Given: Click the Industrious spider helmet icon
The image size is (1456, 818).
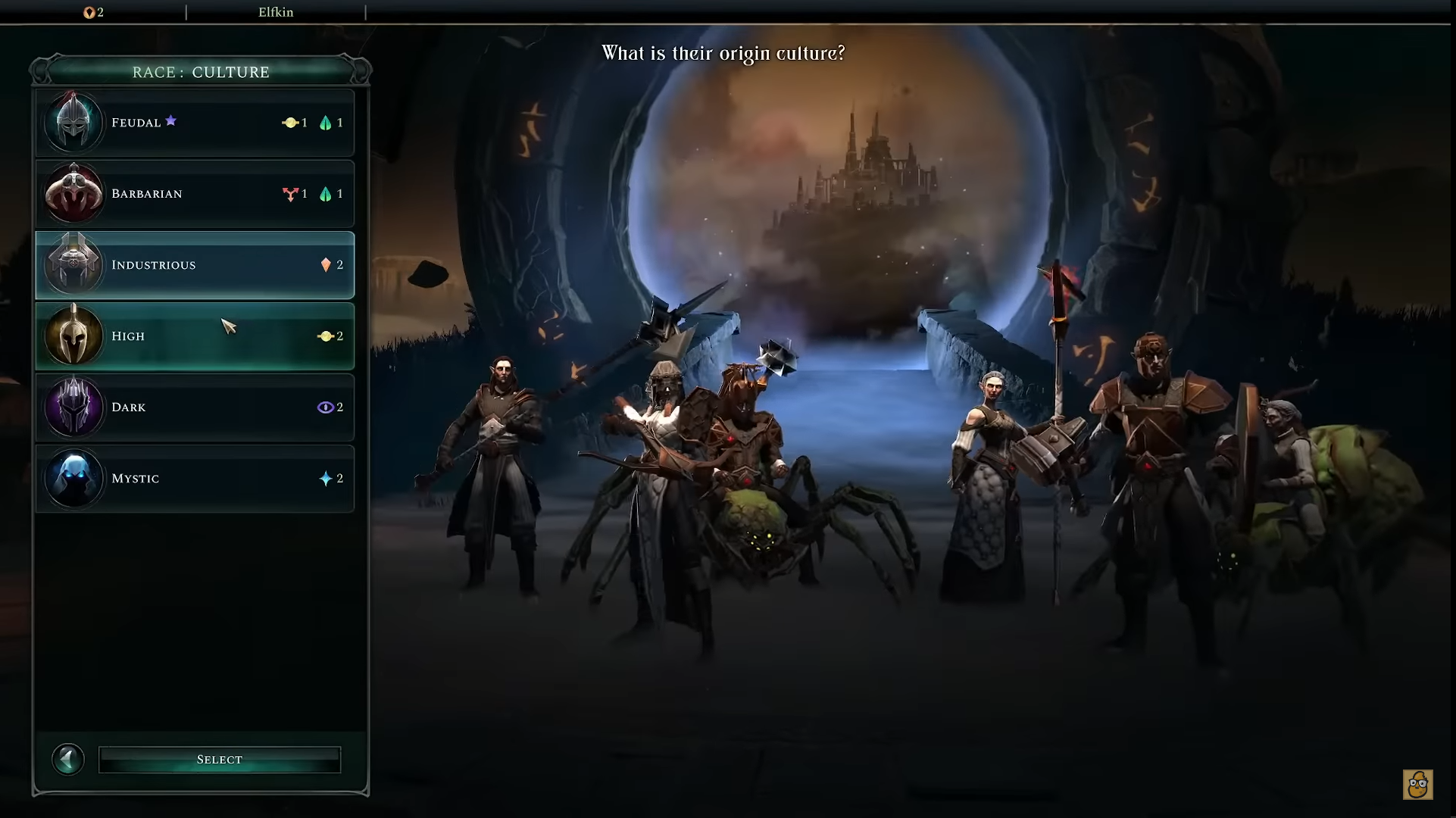Looking at the screenshot, I should [x=74, y=264].
